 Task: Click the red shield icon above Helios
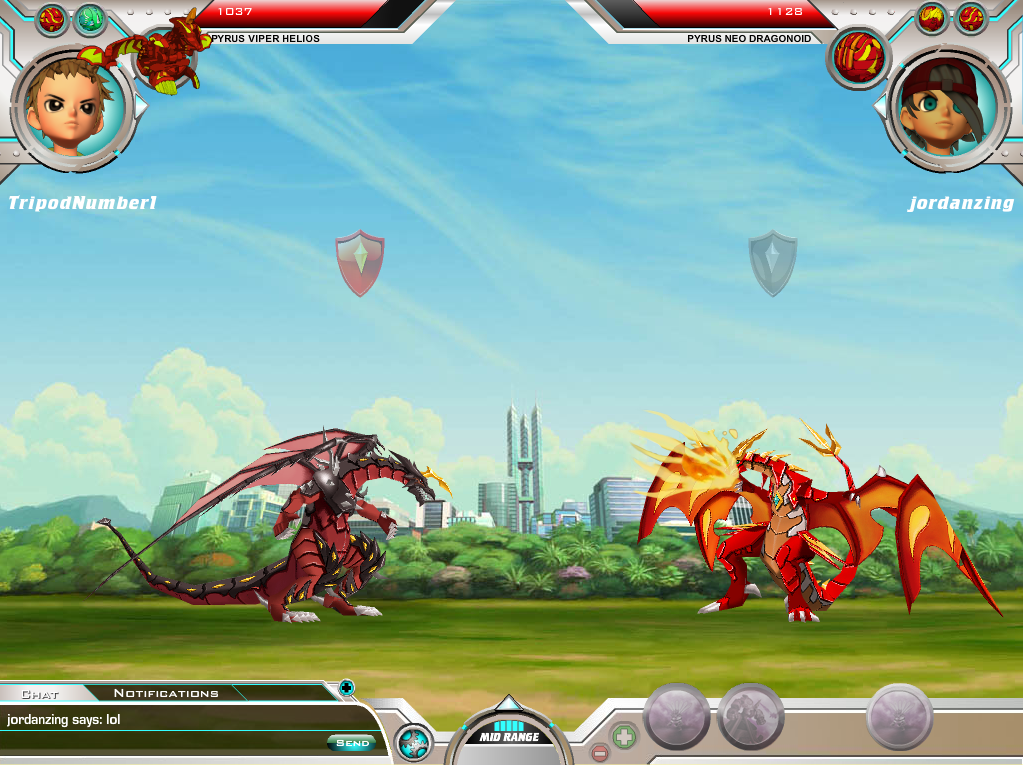click(359, 262)
